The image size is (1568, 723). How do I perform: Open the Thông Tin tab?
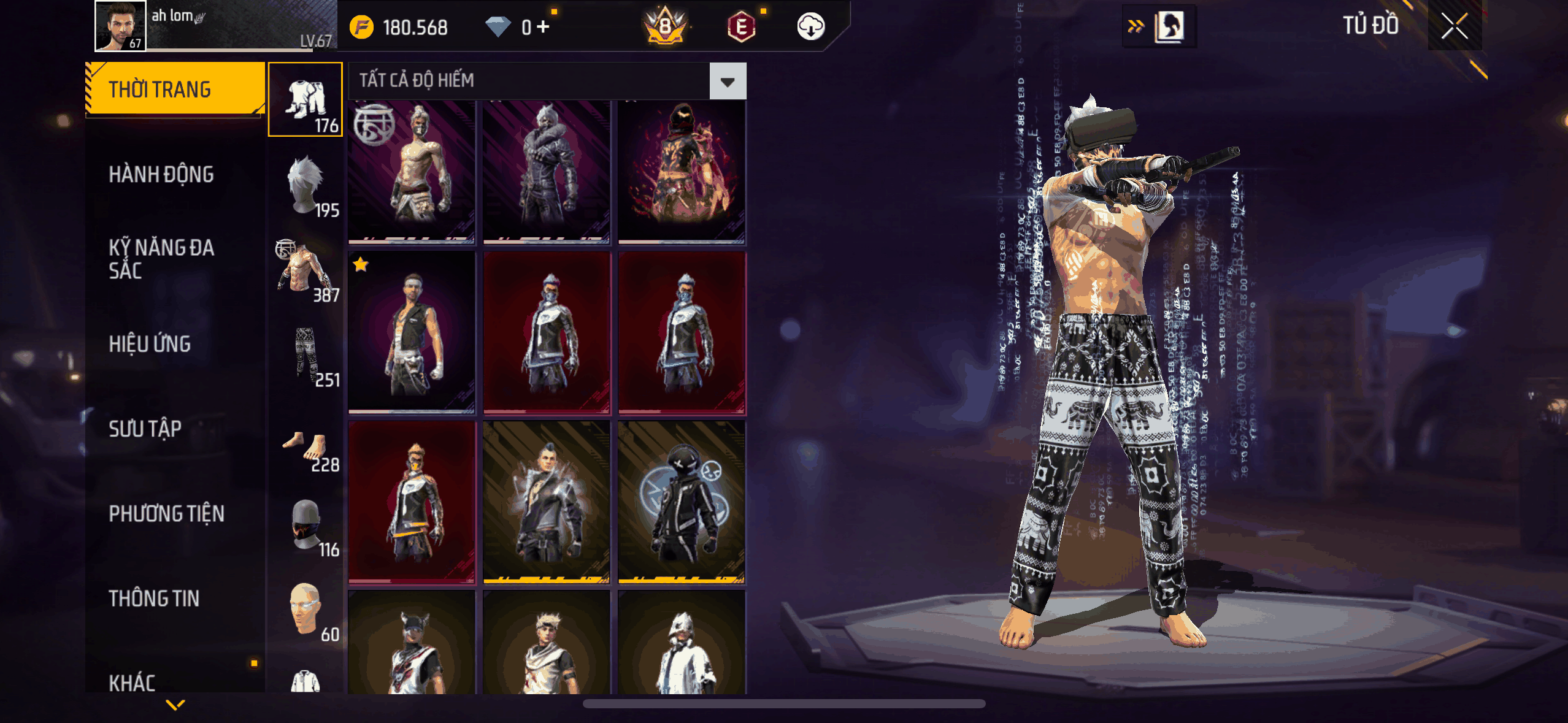pyautogui.click(x=154, y=599)
